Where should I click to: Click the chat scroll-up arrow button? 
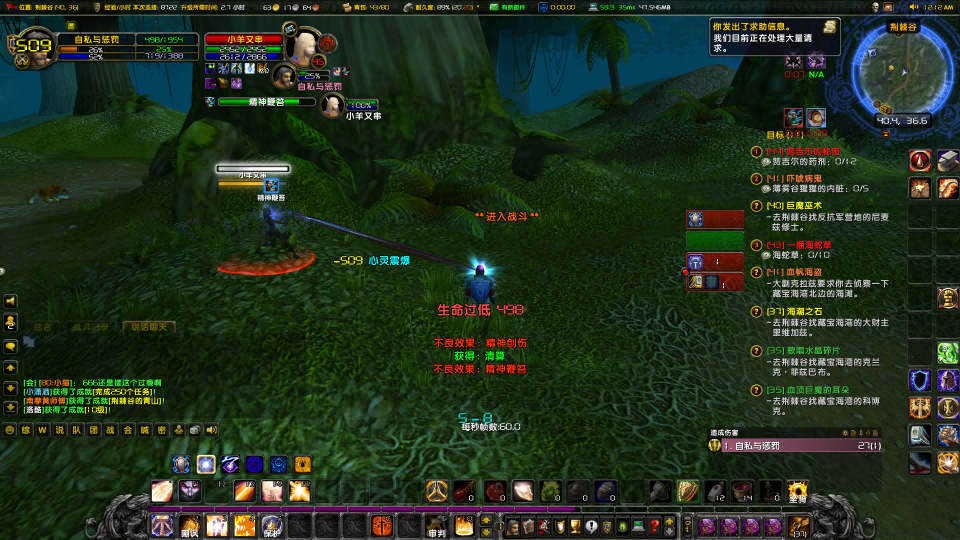coord(11,366)
